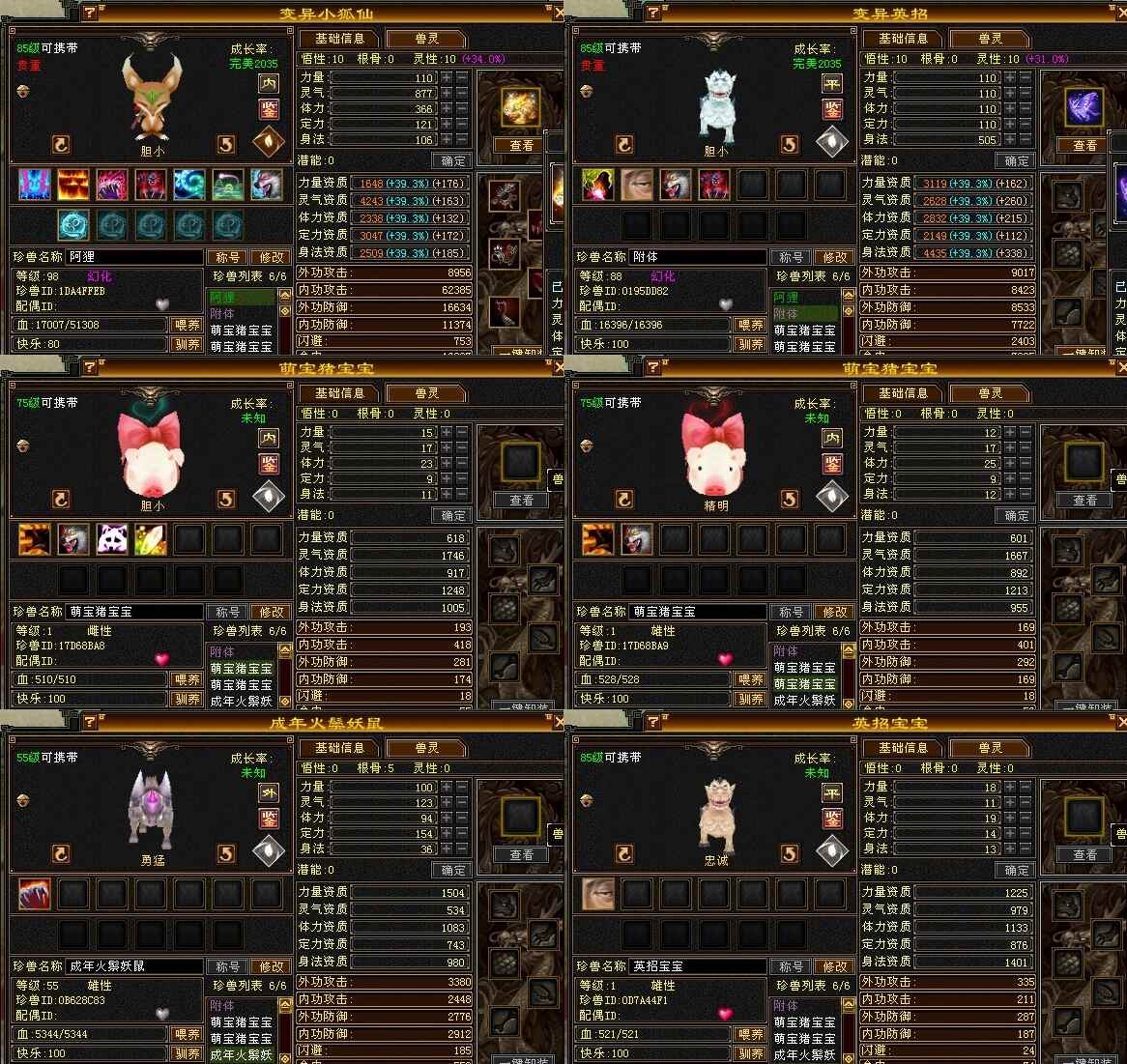Select the red claw skill icon of 成年火鬃妖鼠

tap(35, 895)
